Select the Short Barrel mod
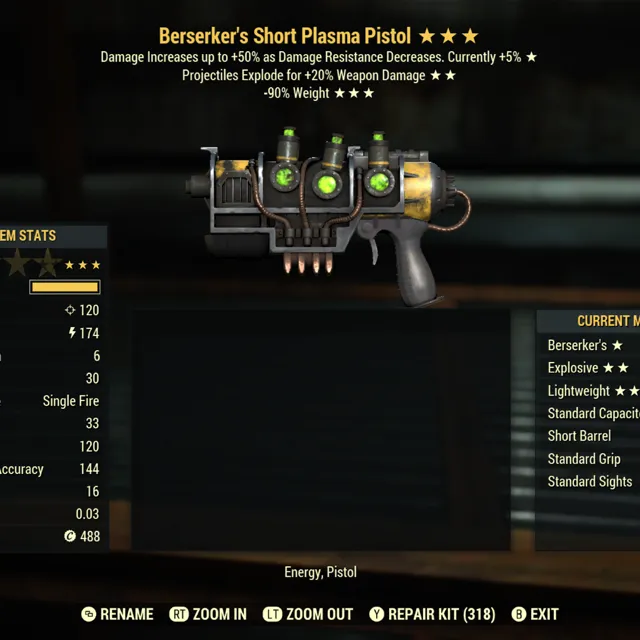The height and width of the screenshot is (640, 640). [579, 436]
